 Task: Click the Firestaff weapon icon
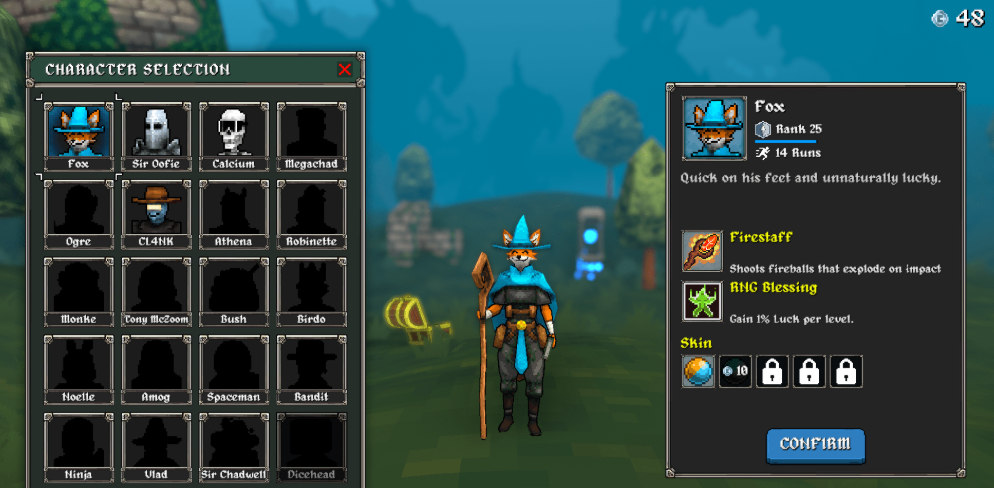[702, 251]
